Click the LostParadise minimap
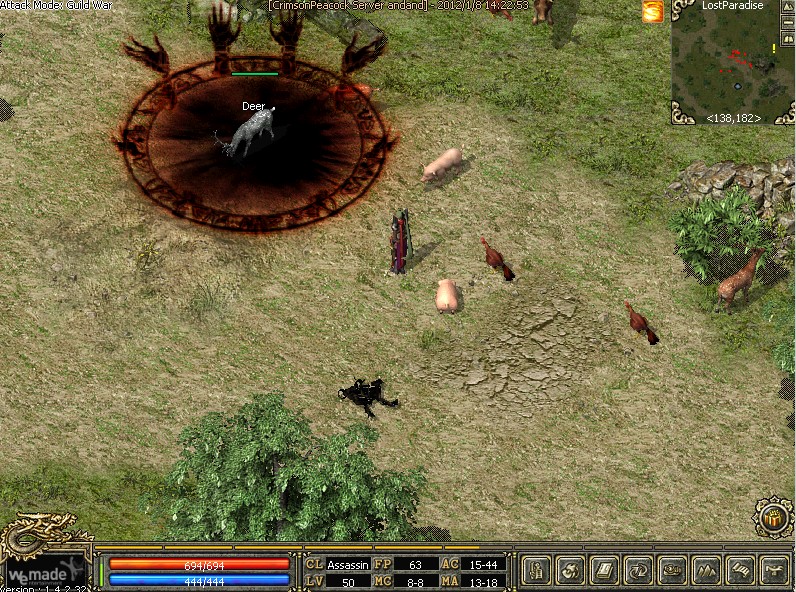This screenshot has width=796, height=592. click(x=731, y=62)
